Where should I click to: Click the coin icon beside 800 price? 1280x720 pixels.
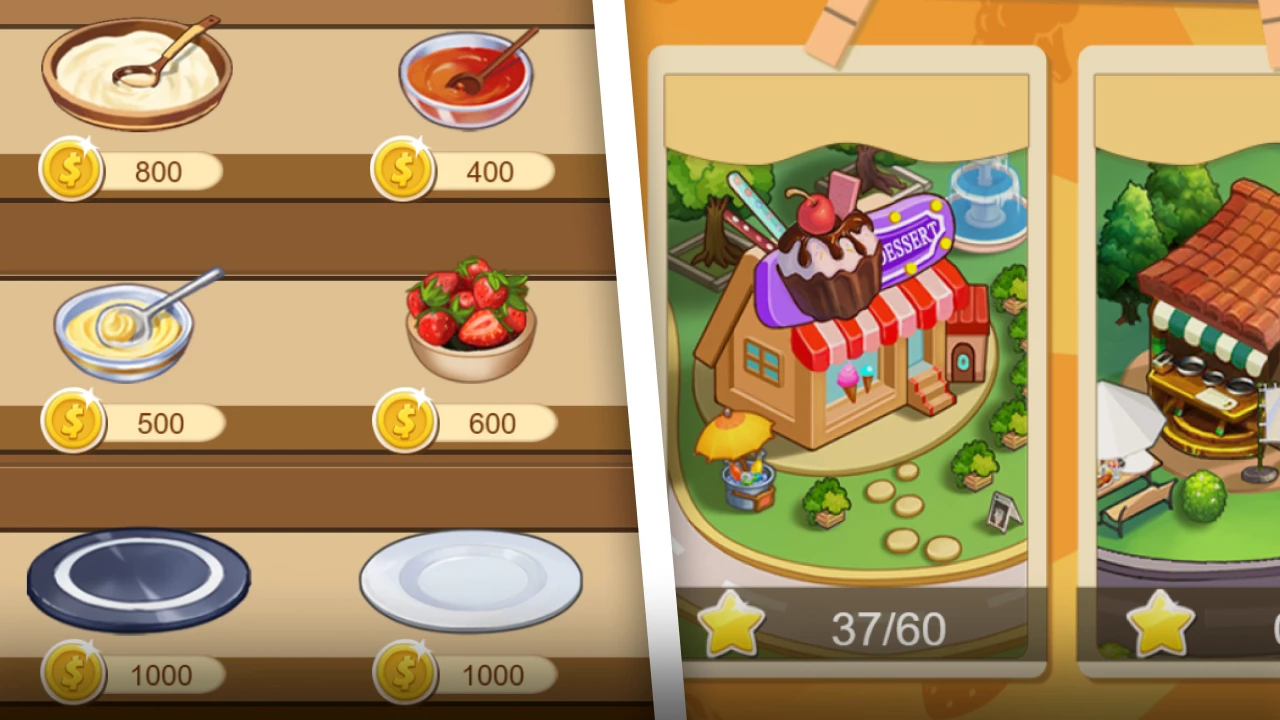point(70,171)
